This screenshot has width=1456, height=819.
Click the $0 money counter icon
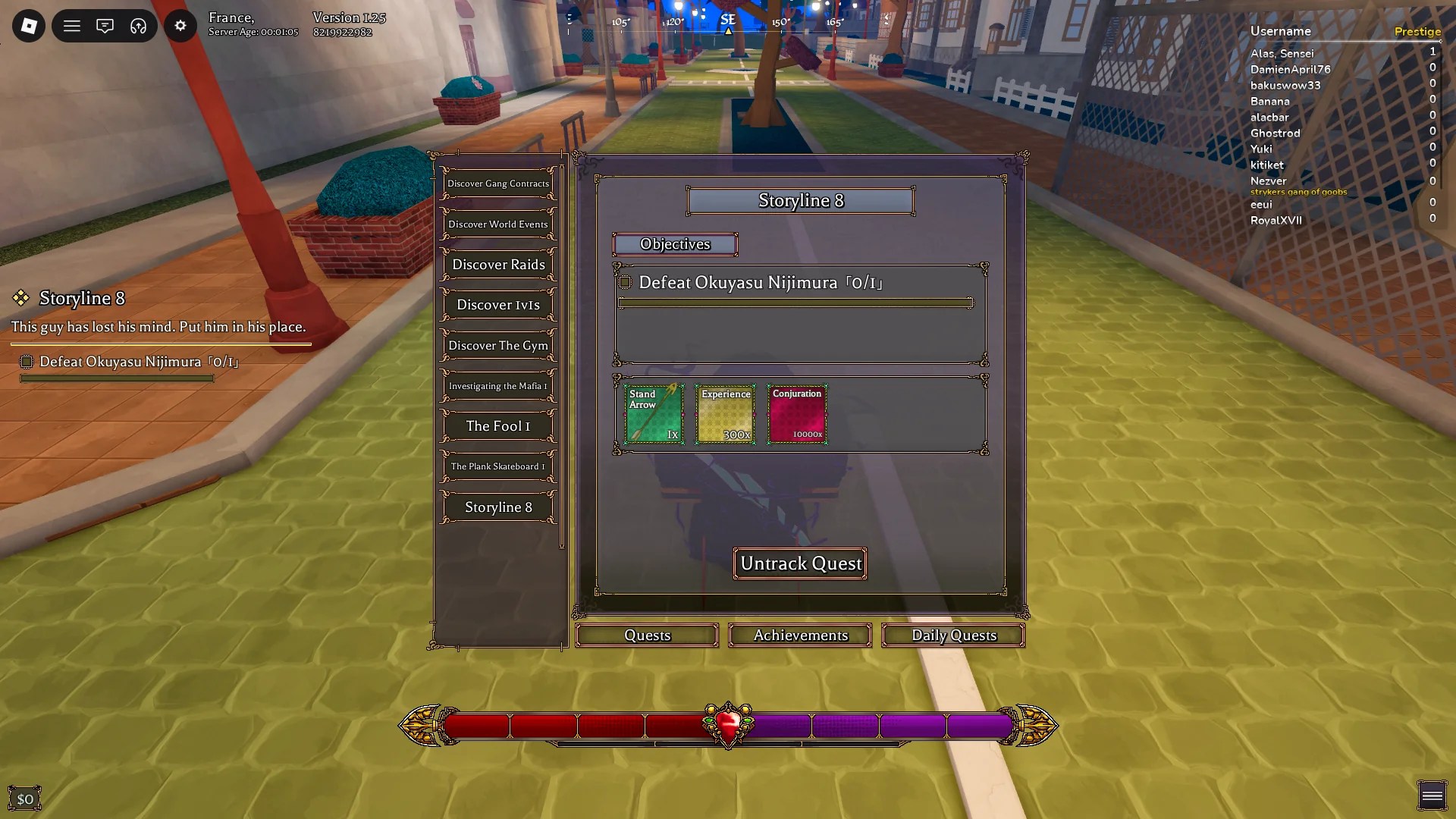pyautogui.click(x=26, y=797)
